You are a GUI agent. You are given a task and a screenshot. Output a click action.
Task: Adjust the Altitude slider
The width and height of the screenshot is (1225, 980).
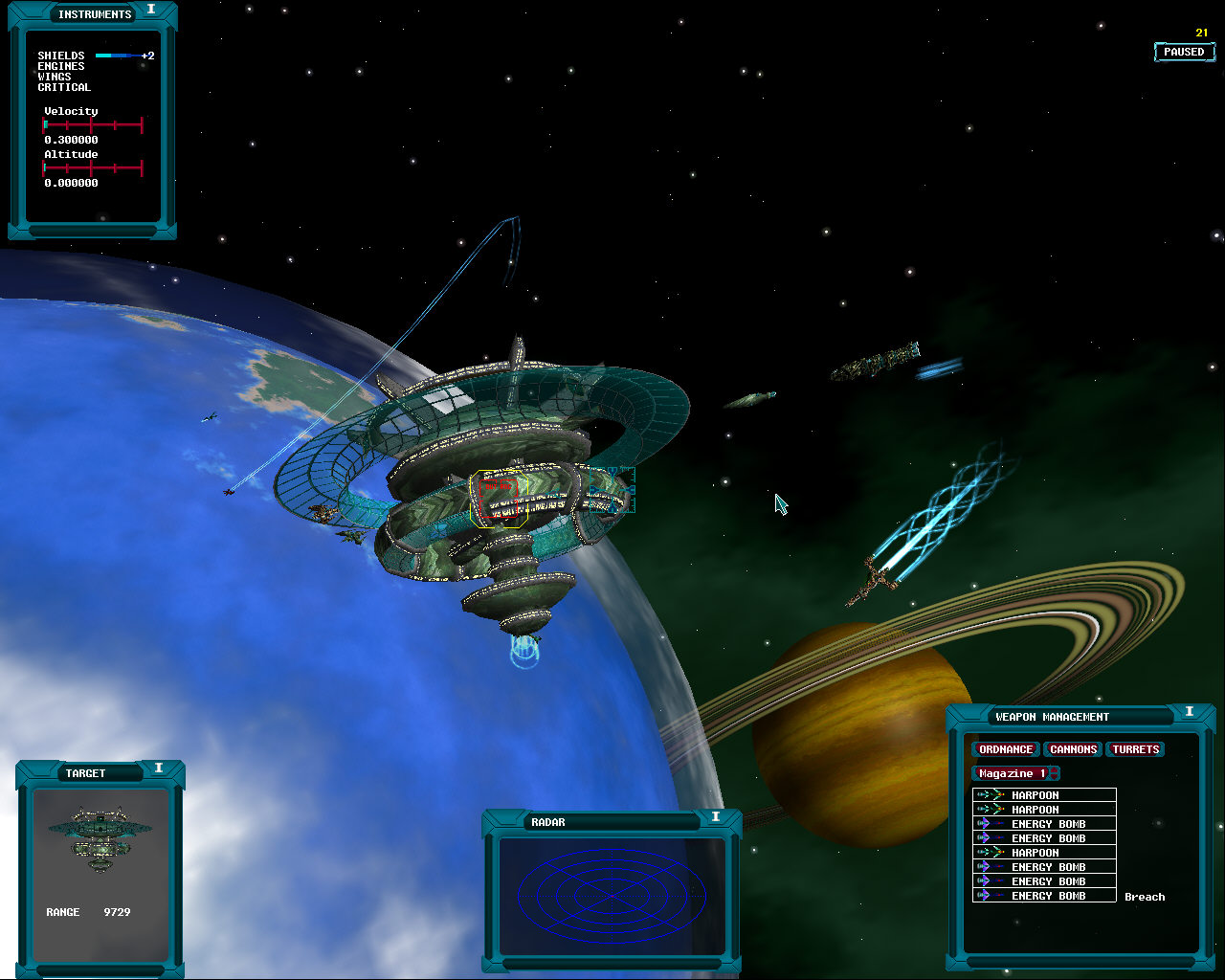[93, 168]
